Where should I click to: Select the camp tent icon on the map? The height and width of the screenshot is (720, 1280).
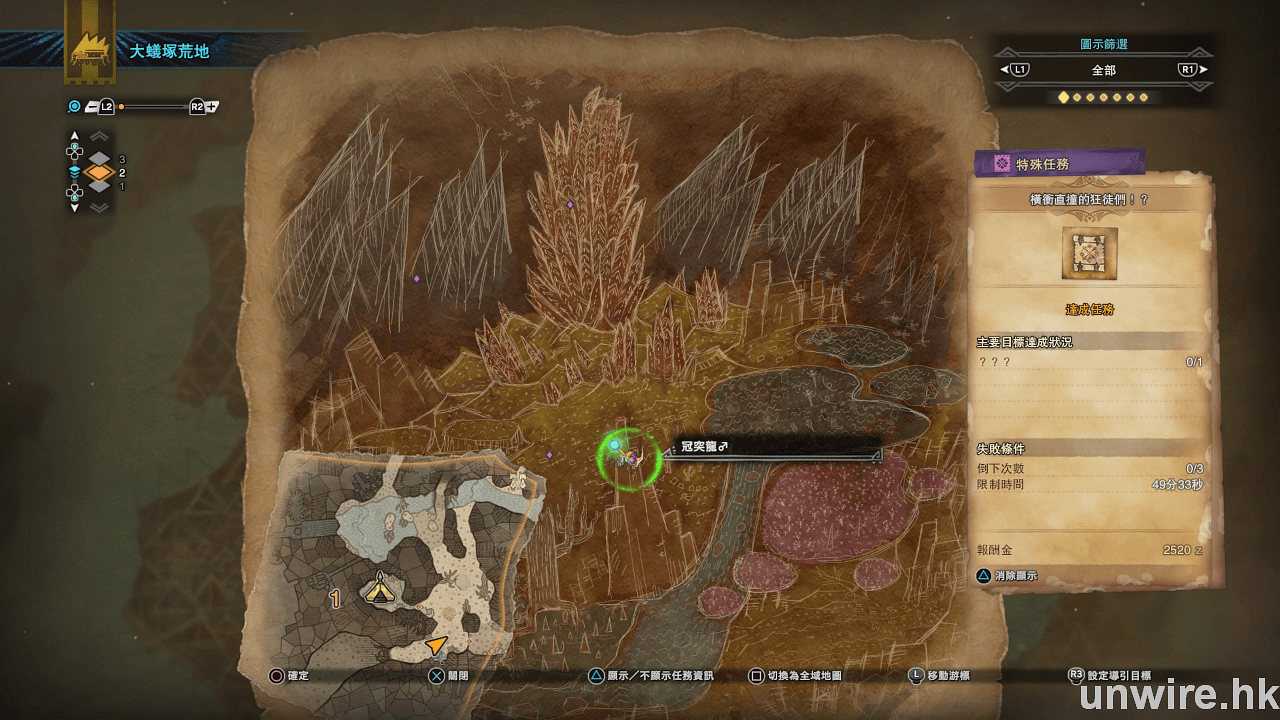[380, 589]
